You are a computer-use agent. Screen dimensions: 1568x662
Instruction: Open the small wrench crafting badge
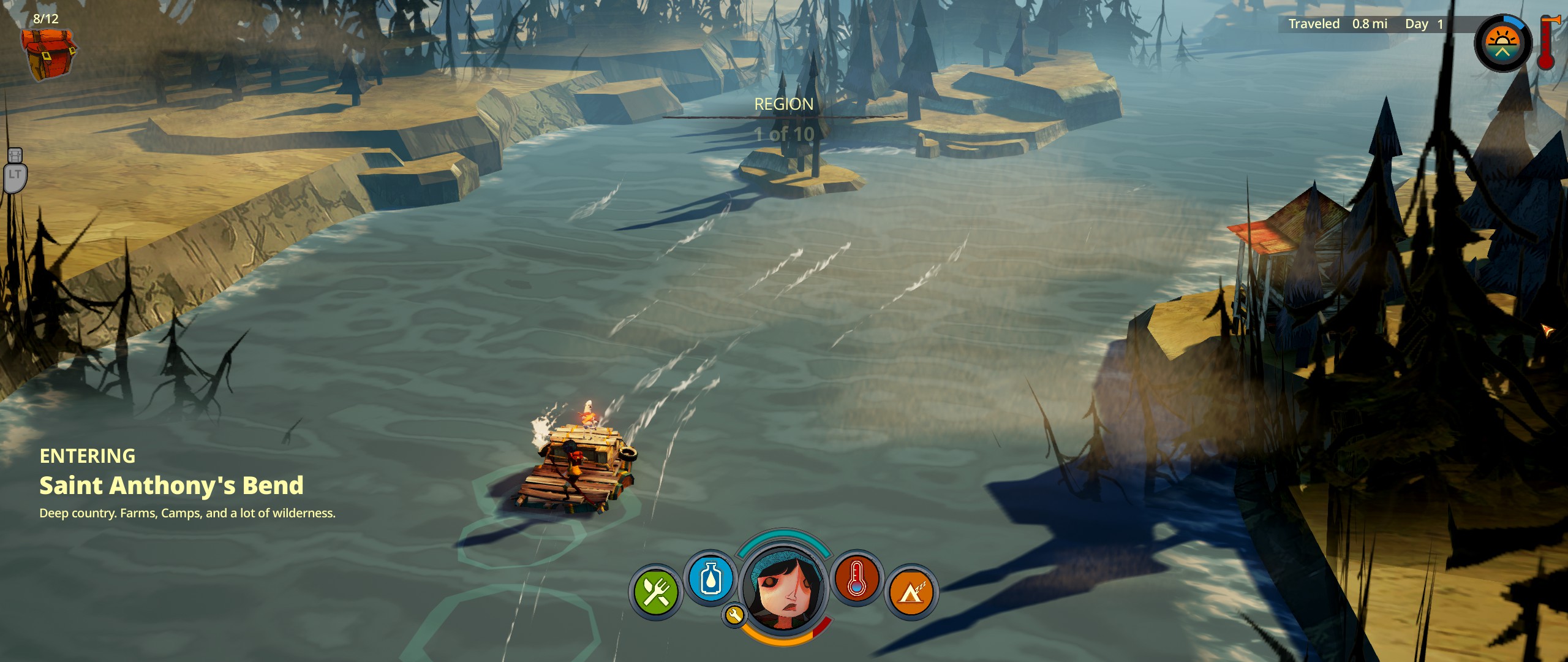click(x=734, y=615)
